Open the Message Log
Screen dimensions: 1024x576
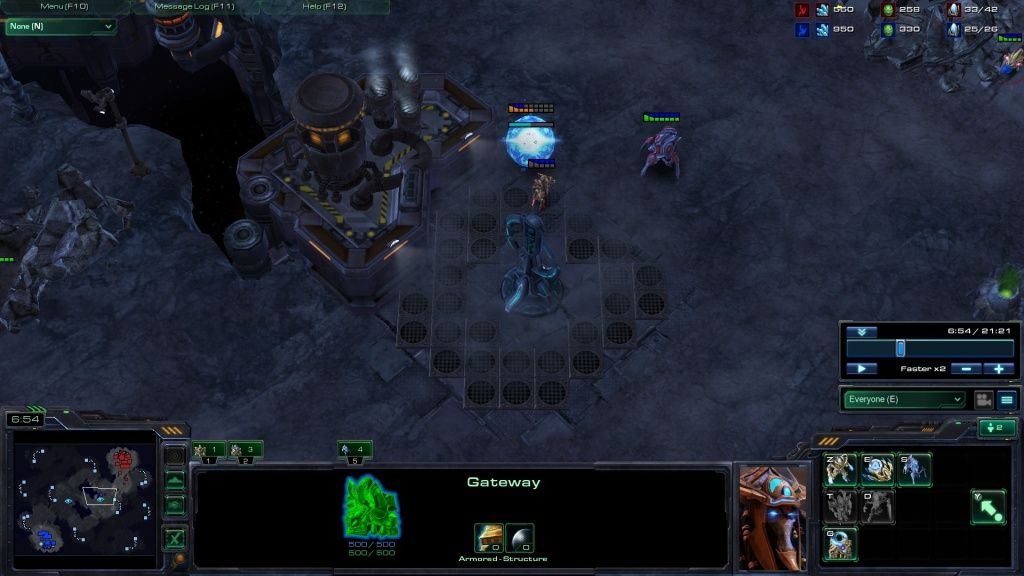point(194,7)
